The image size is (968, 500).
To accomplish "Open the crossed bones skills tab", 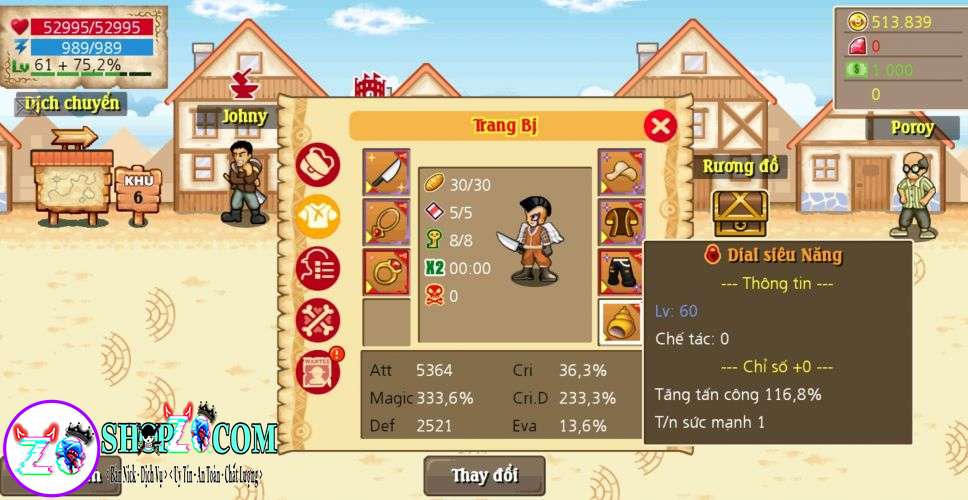I will [x=318, y=320].
